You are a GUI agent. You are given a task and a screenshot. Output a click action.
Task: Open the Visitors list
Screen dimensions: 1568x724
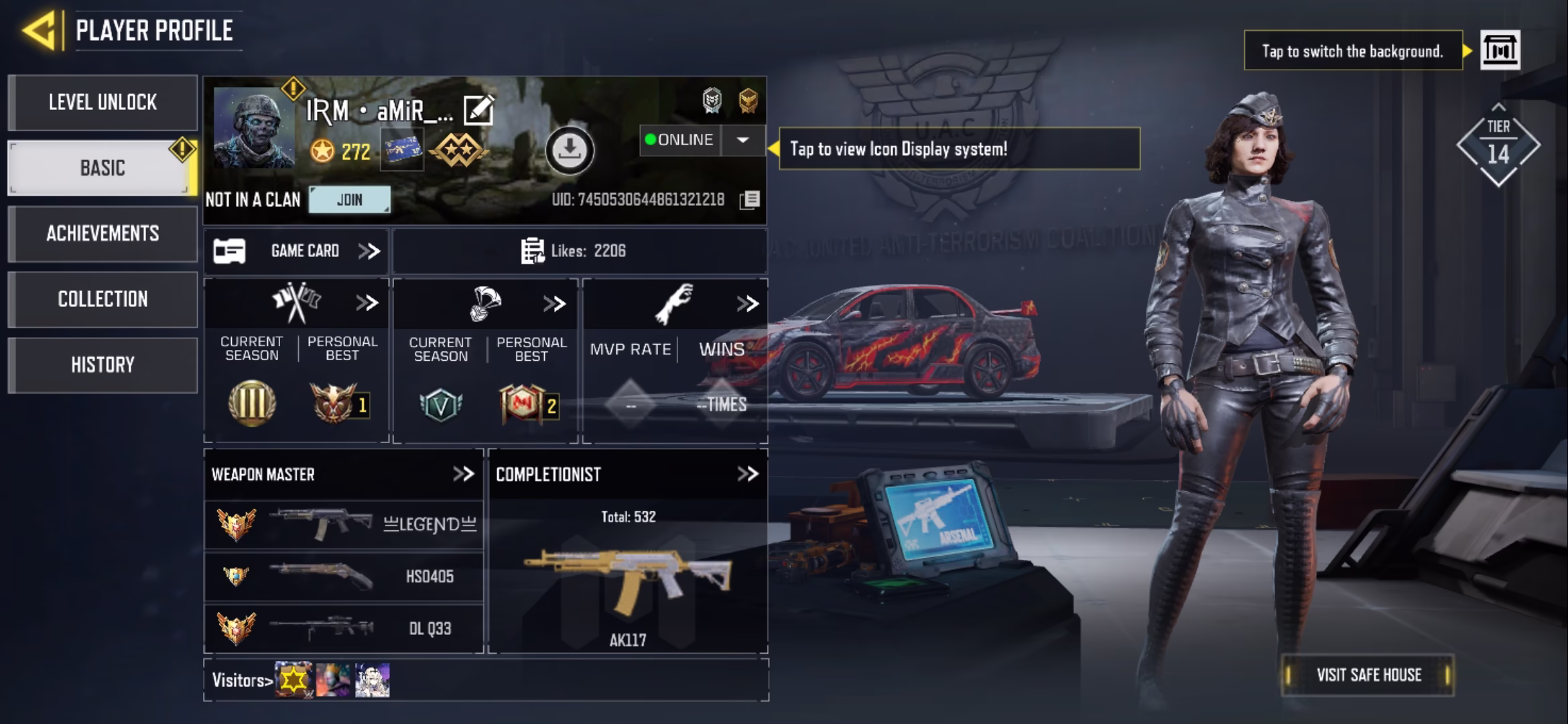tap(243, 680)
